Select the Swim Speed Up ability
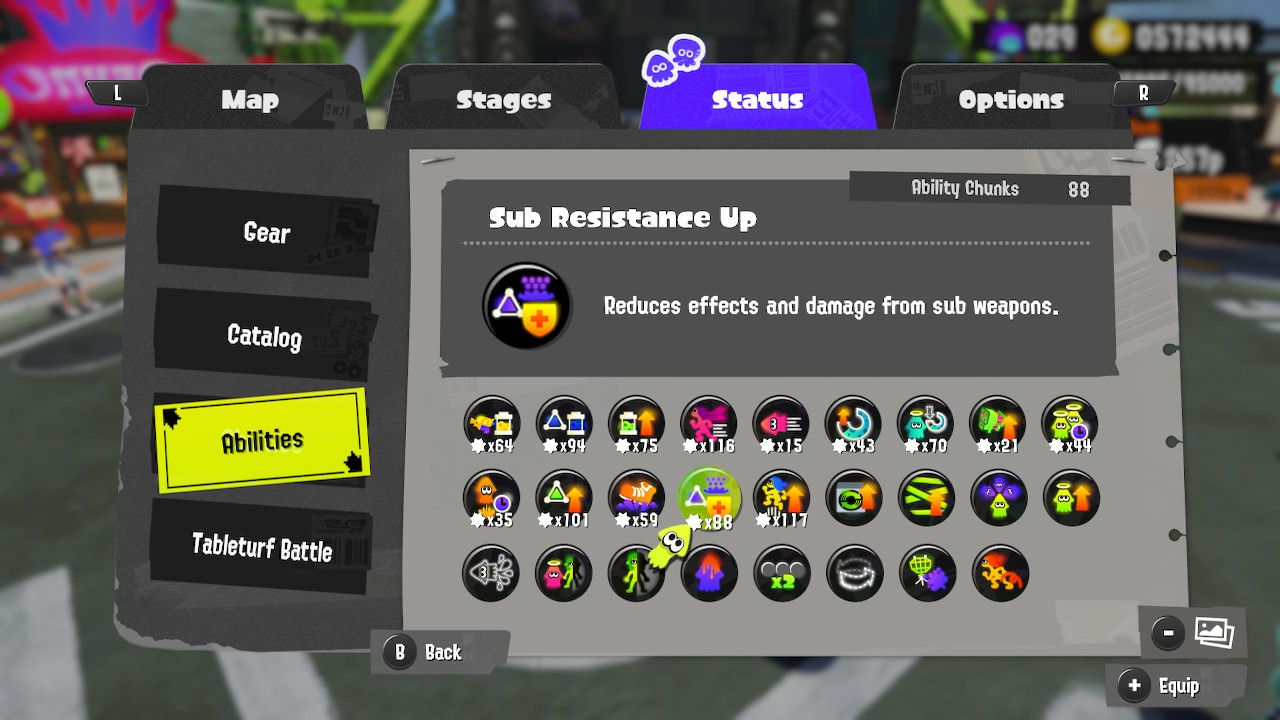This screenshot has width=1280, height=720. 782,424
